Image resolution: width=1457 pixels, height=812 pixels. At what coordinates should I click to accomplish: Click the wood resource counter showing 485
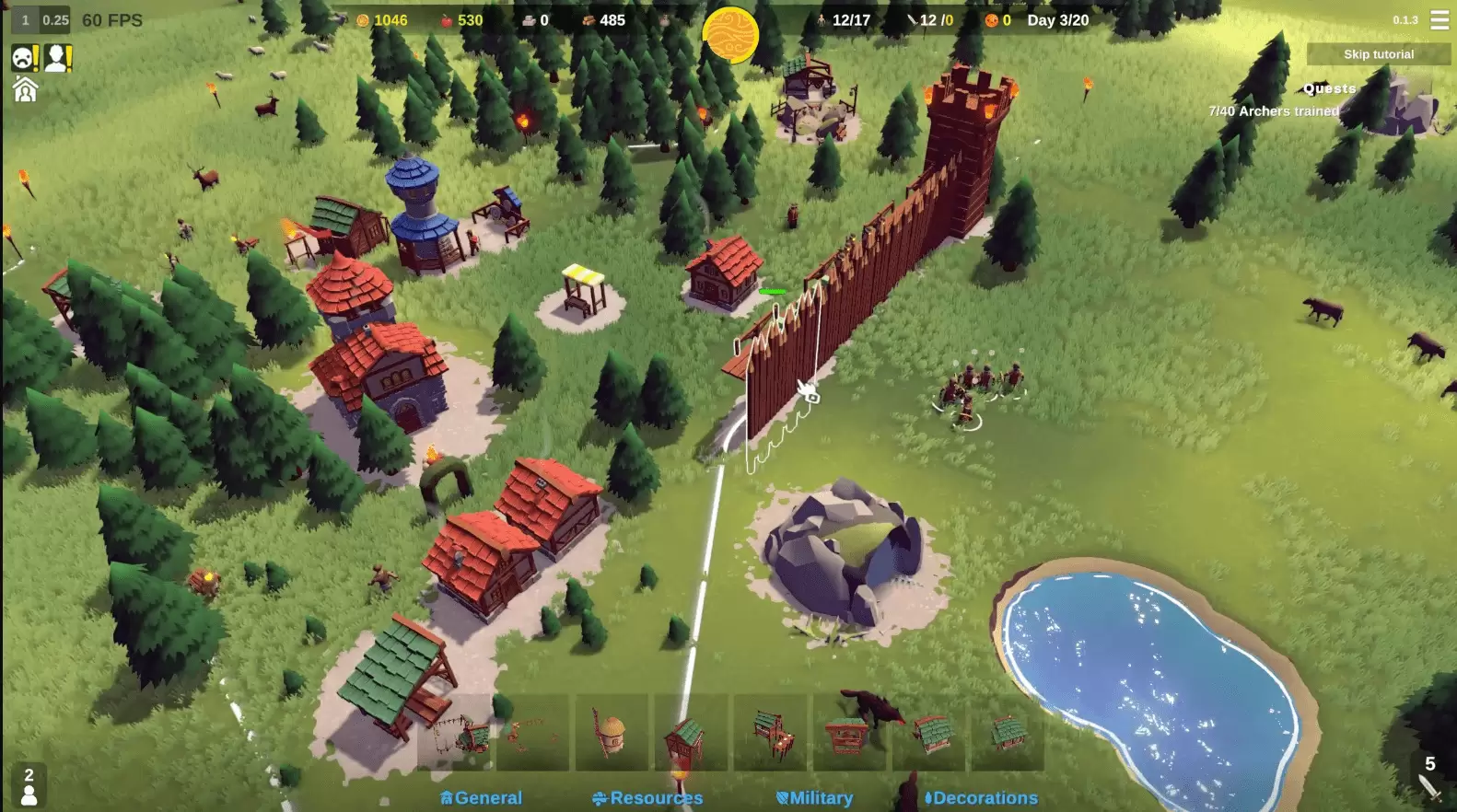603,19
